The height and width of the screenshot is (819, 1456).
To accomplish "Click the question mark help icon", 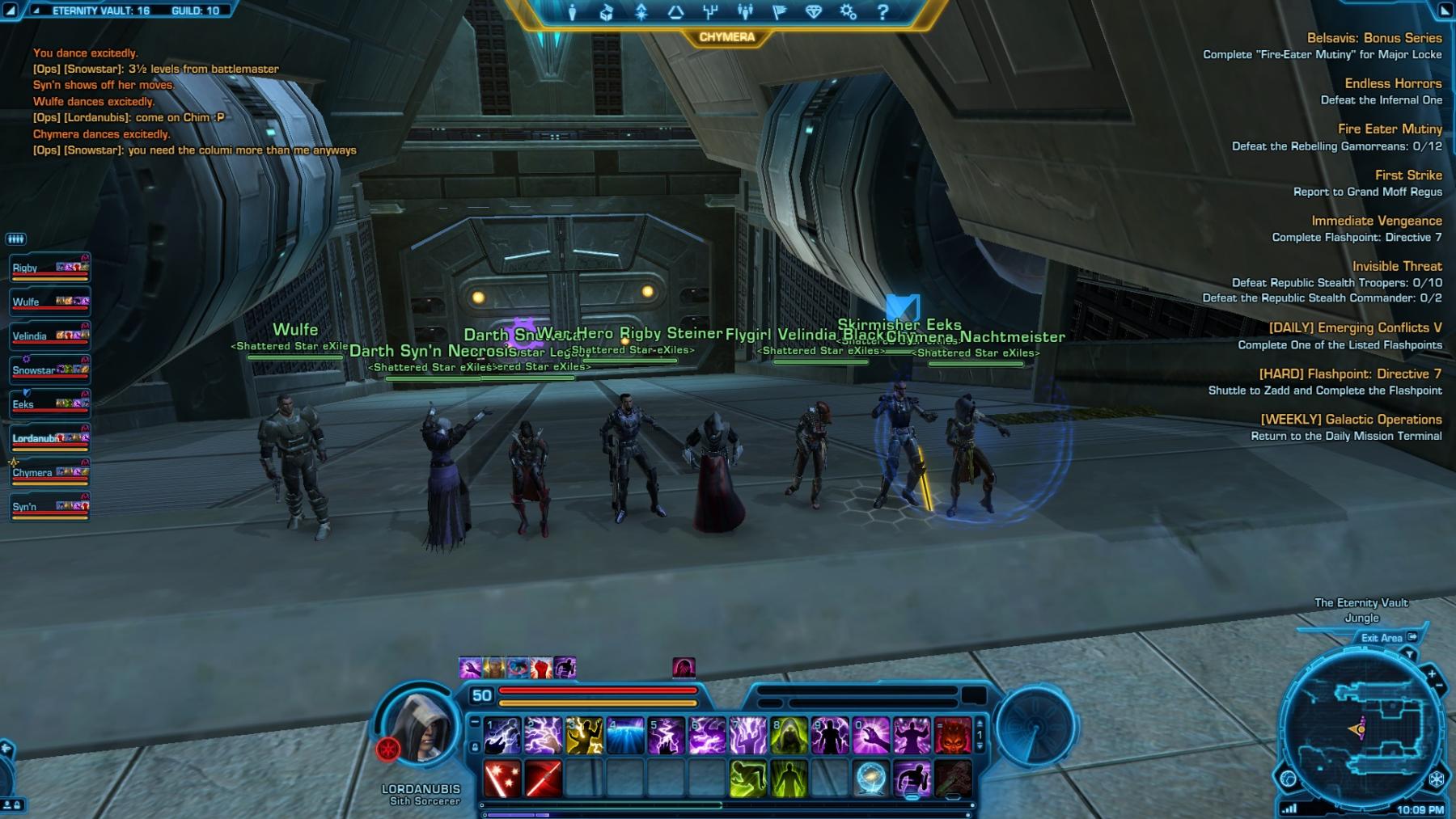I will point(882,12).
